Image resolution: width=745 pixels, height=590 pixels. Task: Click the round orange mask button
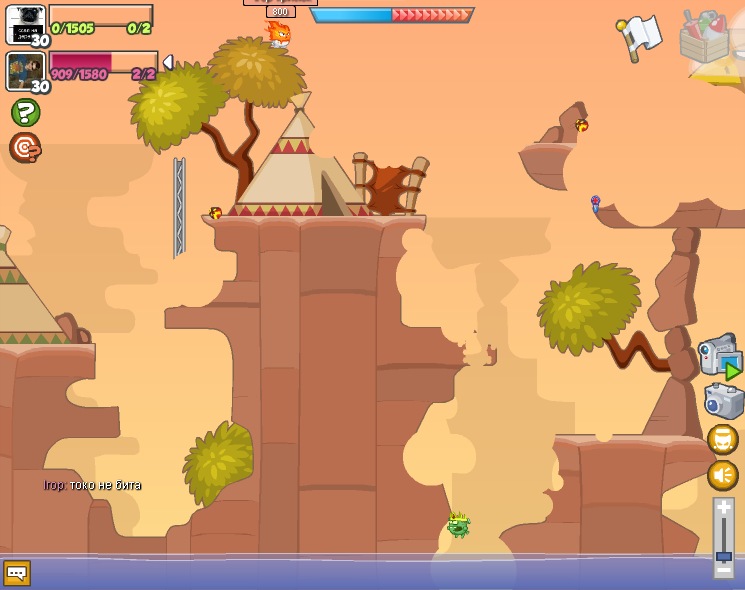click(x=723, y=439)
